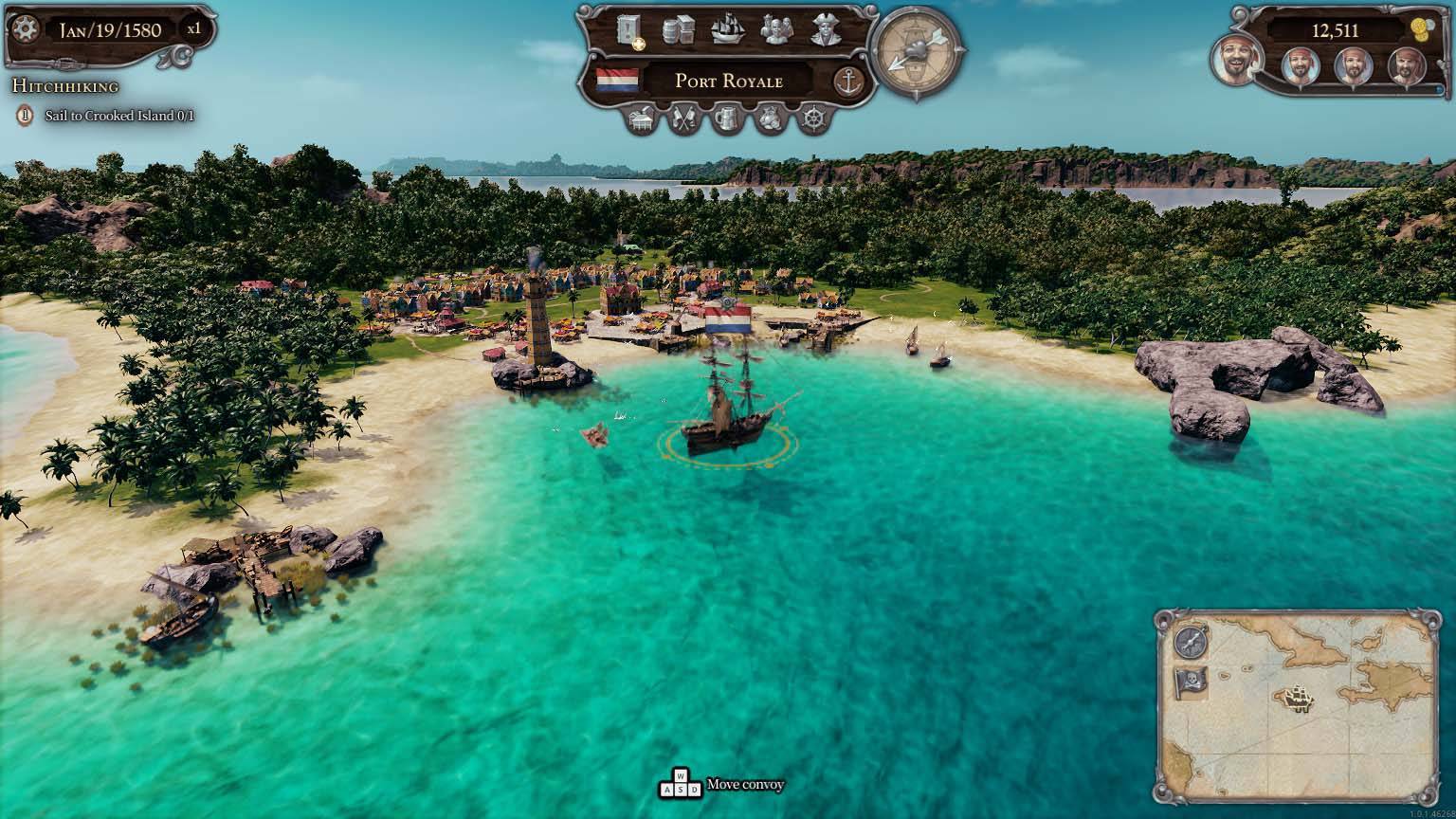This screenshot has width=1456, height=819.
Task: Open the Hitchhiking quest tracker
Action: pyautogui.click(x=65, y=86)
